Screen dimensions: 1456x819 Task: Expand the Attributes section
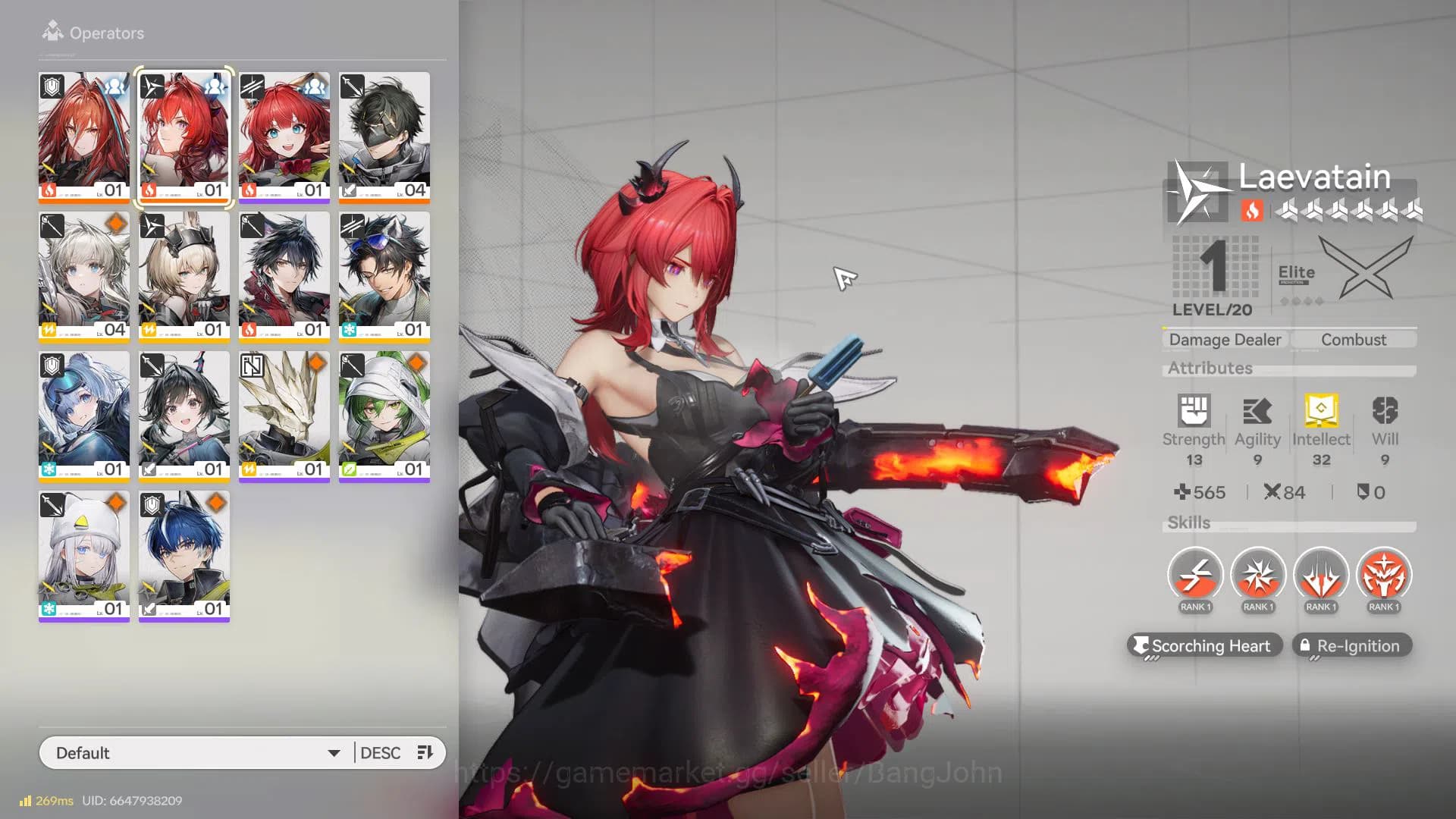coord(1211,369)
